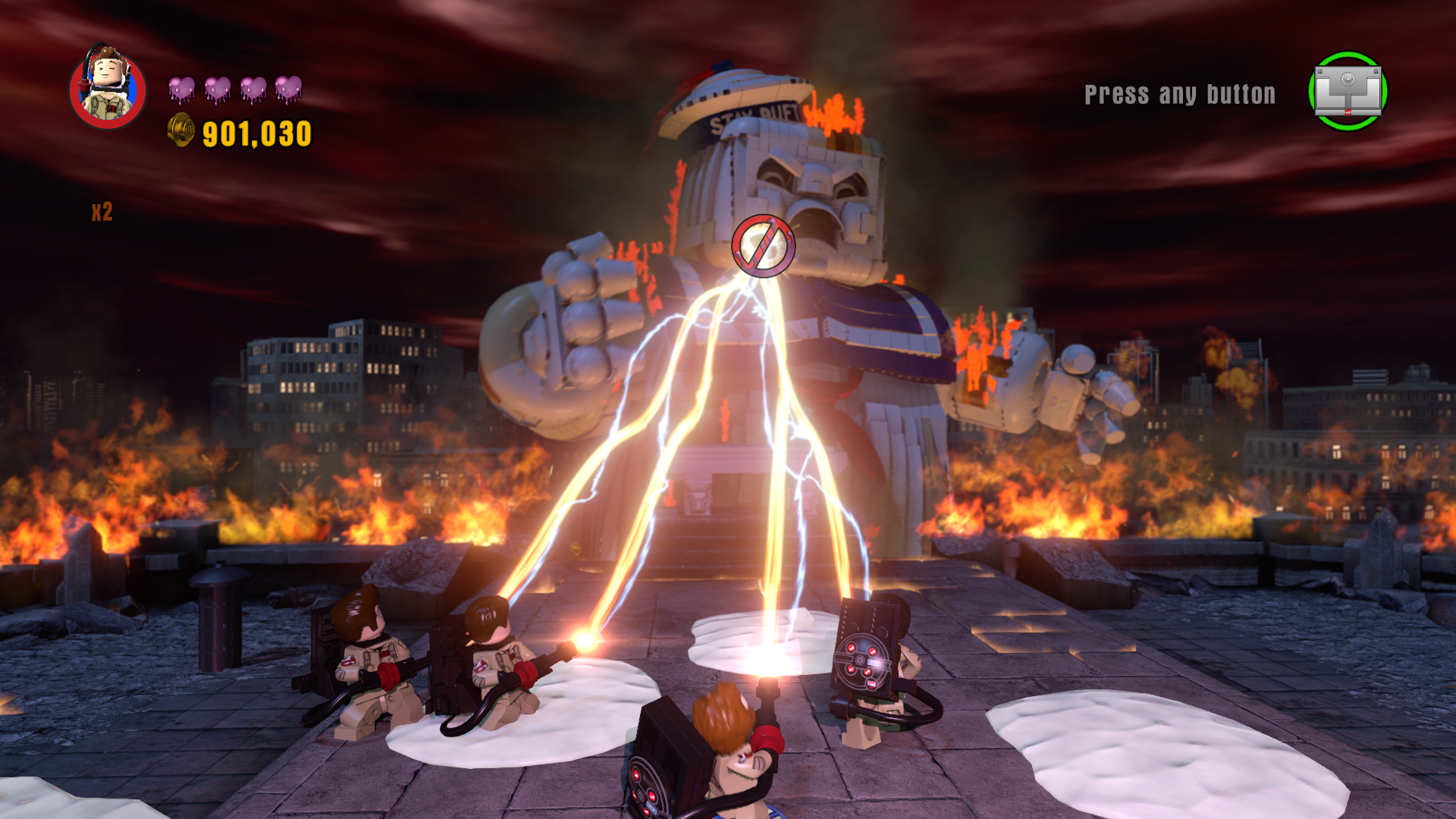
Task: Click the last slime heart
Action: pyautogui.click(x=290, y=87)
